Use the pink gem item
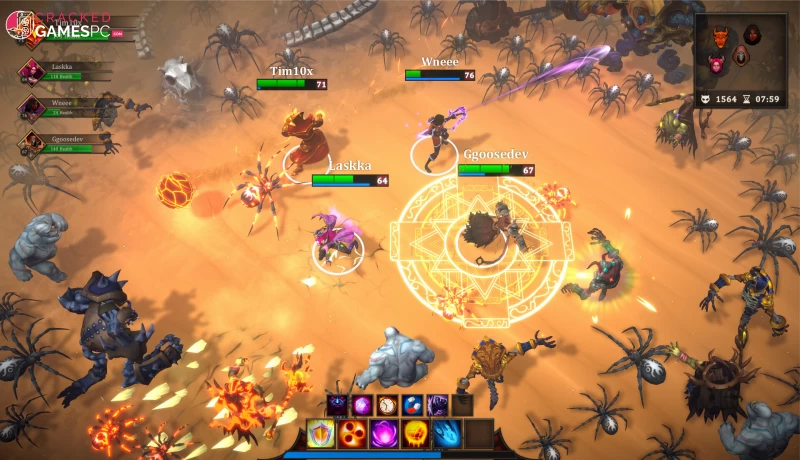Screen dimensions: 800x460 362,405
